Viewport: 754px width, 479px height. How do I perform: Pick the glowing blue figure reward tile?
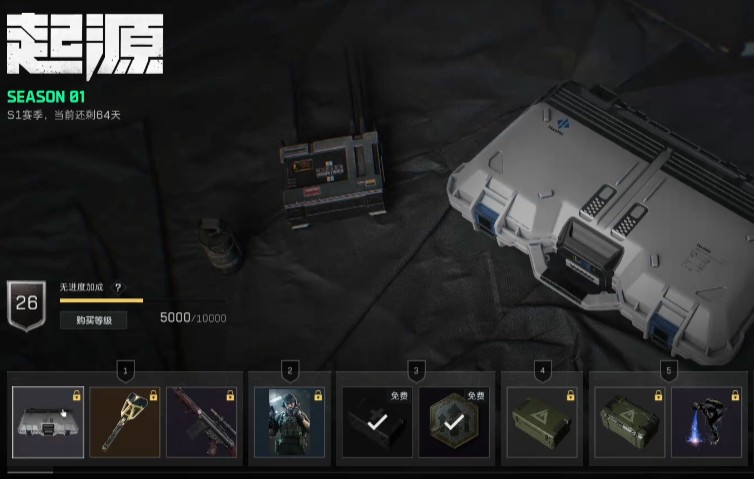pyautogui.click(x=706, y=422)
